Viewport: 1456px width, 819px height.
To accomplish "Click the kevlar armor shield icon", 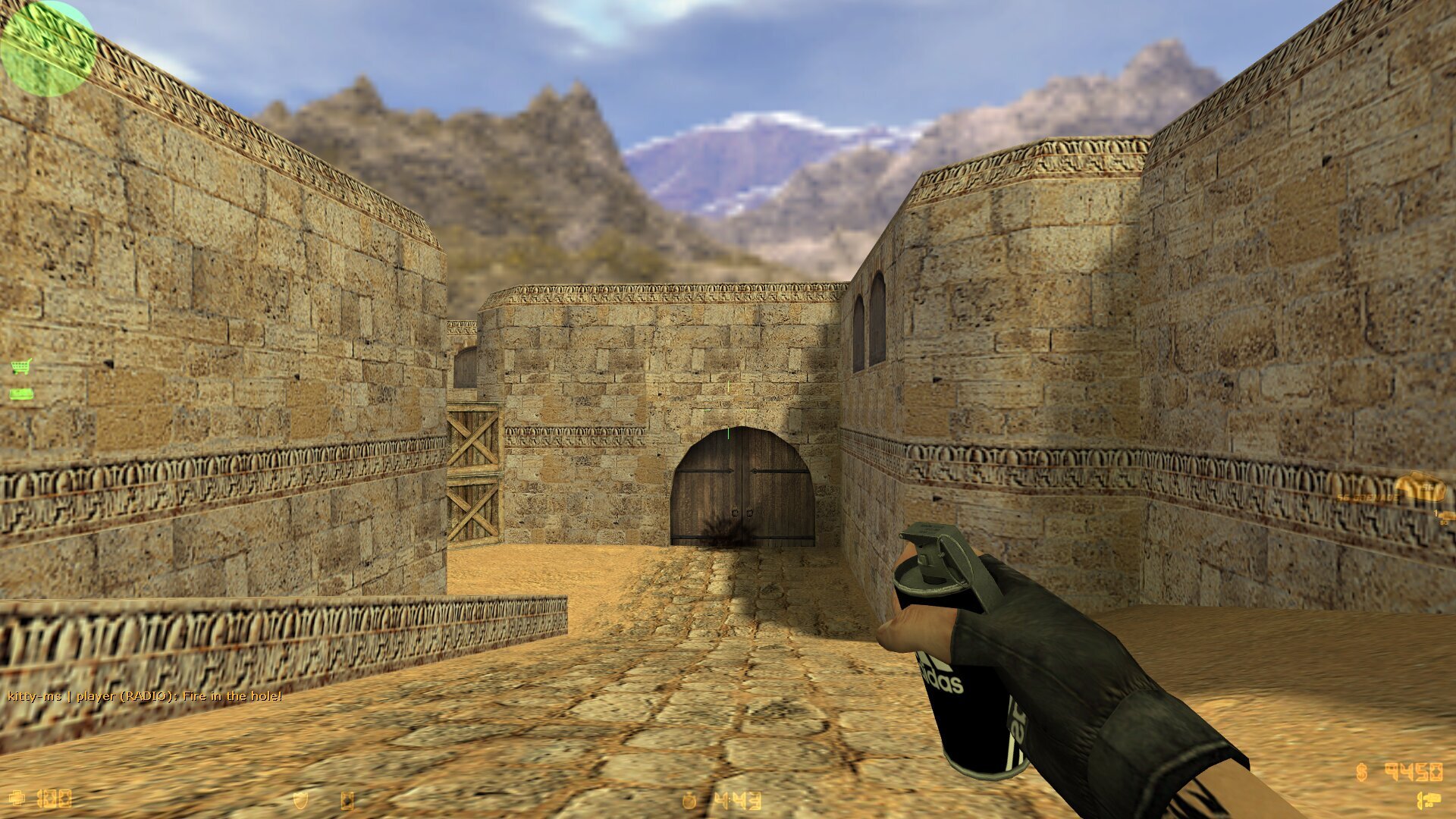I will (300, 800).
